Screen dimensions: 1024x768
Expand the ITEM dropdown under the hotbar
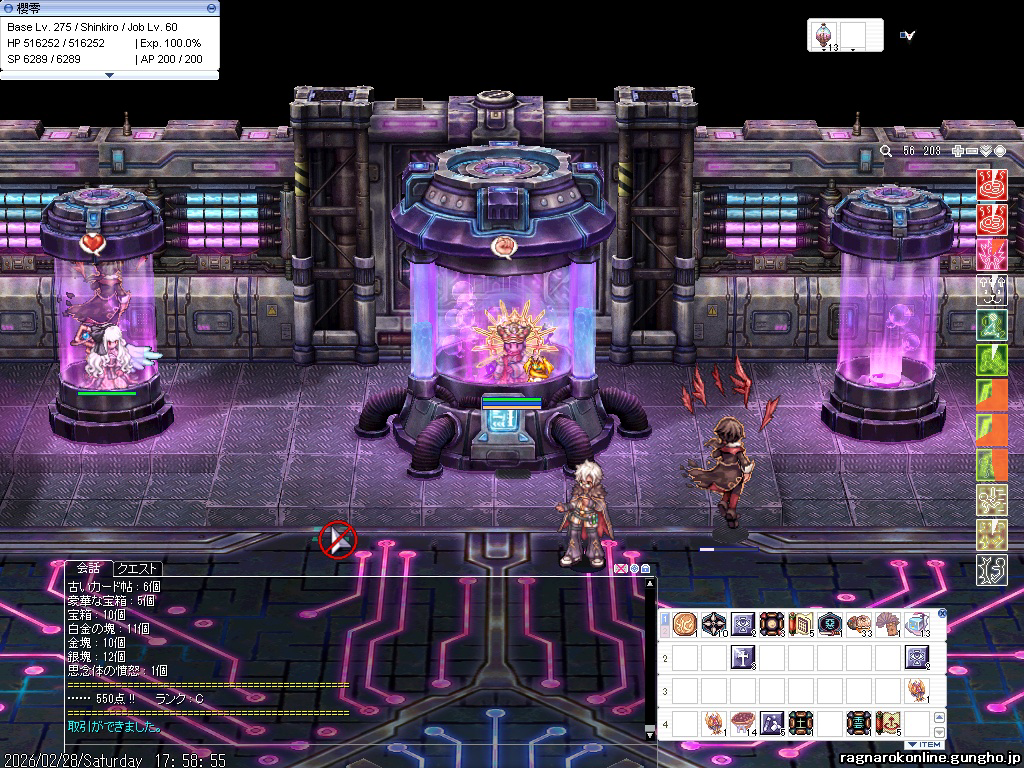(923, 745)
